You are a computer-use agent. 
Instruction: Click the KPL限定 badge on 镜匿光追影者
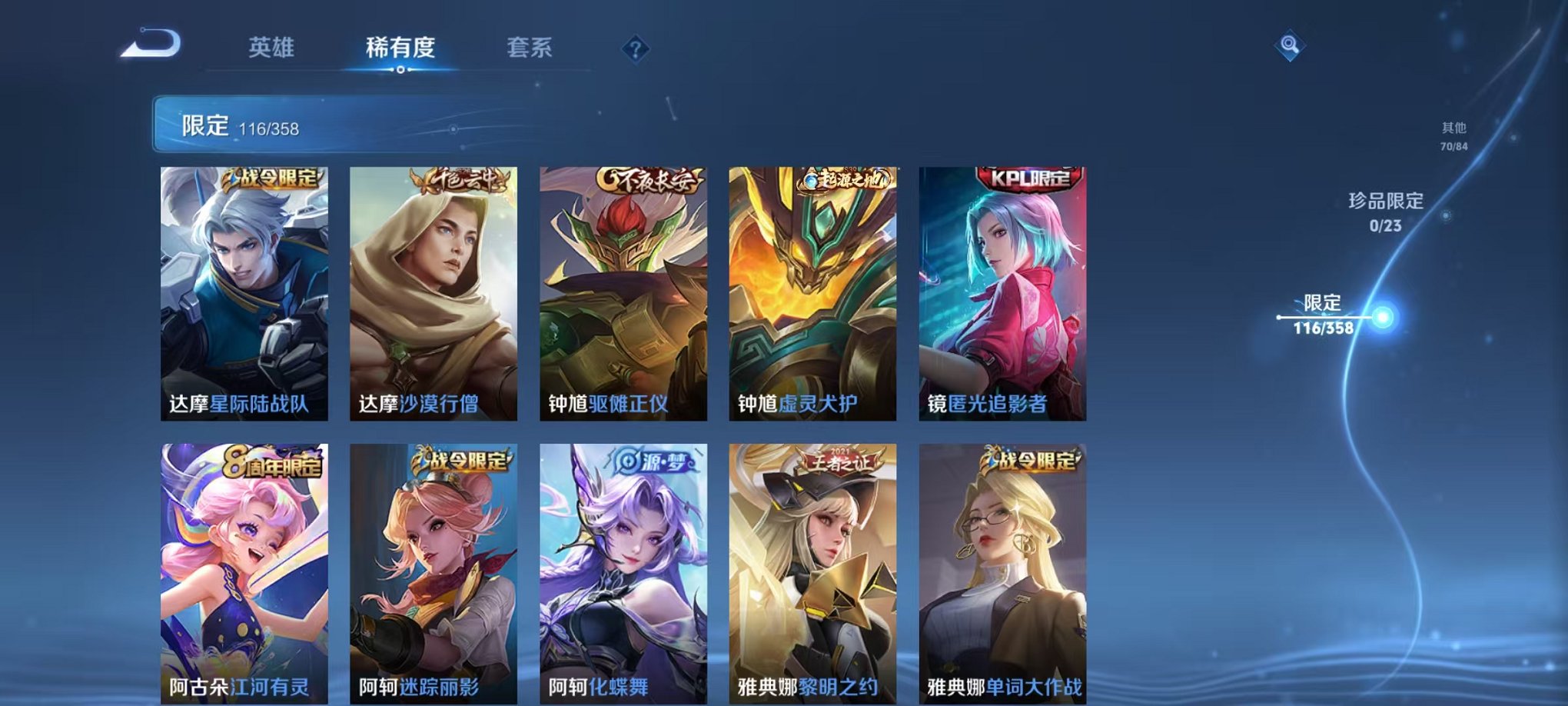click(1028, 178)
